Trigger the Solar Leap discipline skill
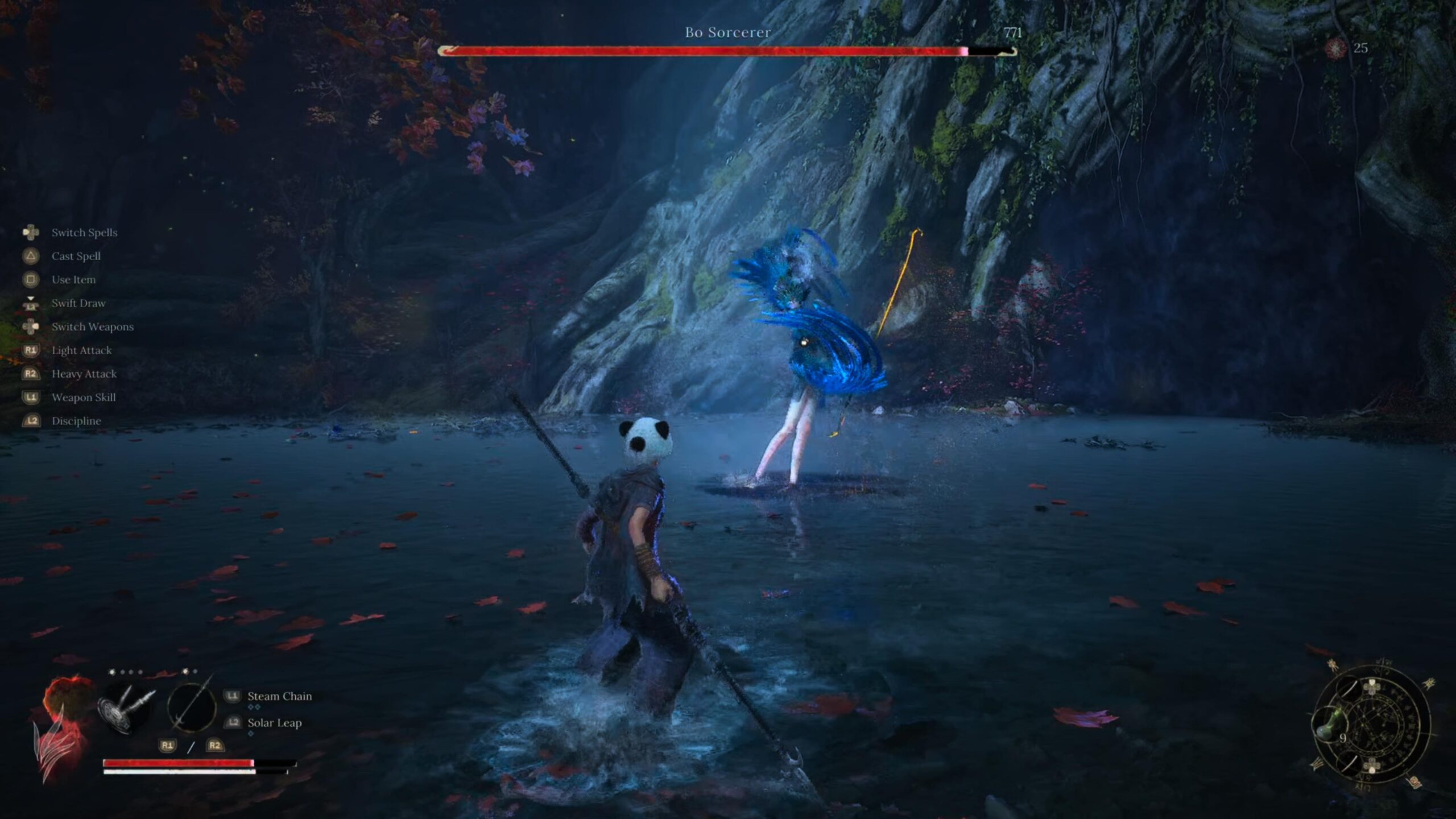Viewport: 1456px width, 819px height. pos(274,723)
